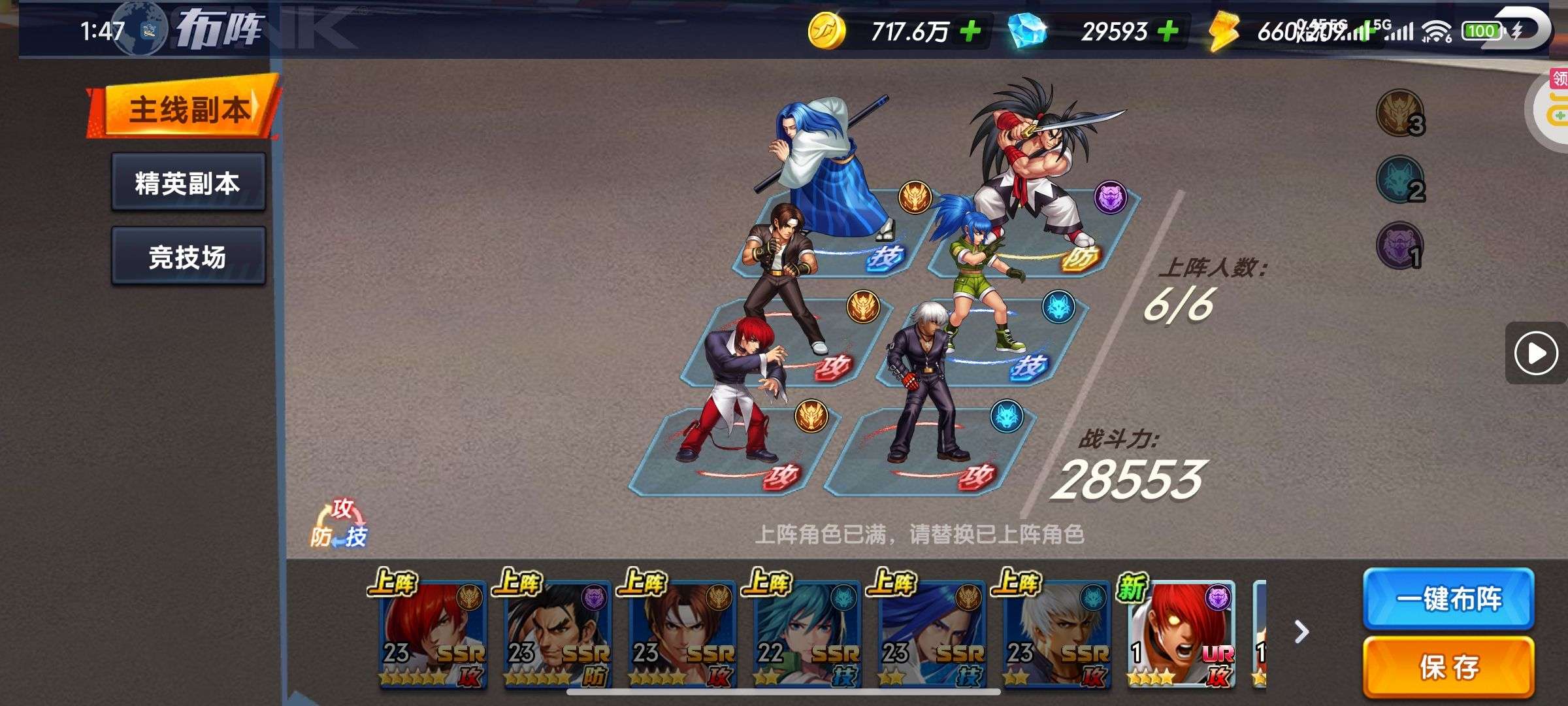
Task: Add diamonds with the plus button
Action: click(1168, 31)
